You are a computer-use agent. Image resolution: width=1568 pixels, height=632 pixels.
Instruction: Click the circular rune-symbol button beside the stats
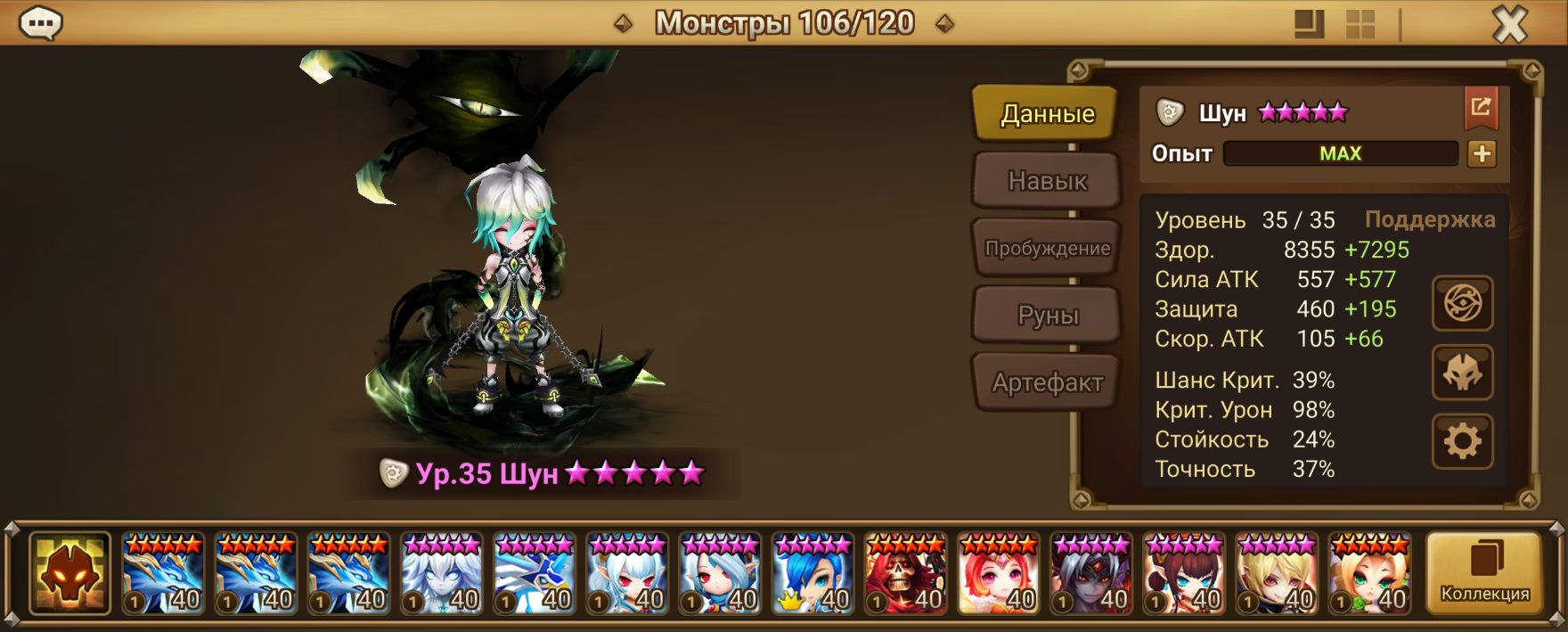1462,304
